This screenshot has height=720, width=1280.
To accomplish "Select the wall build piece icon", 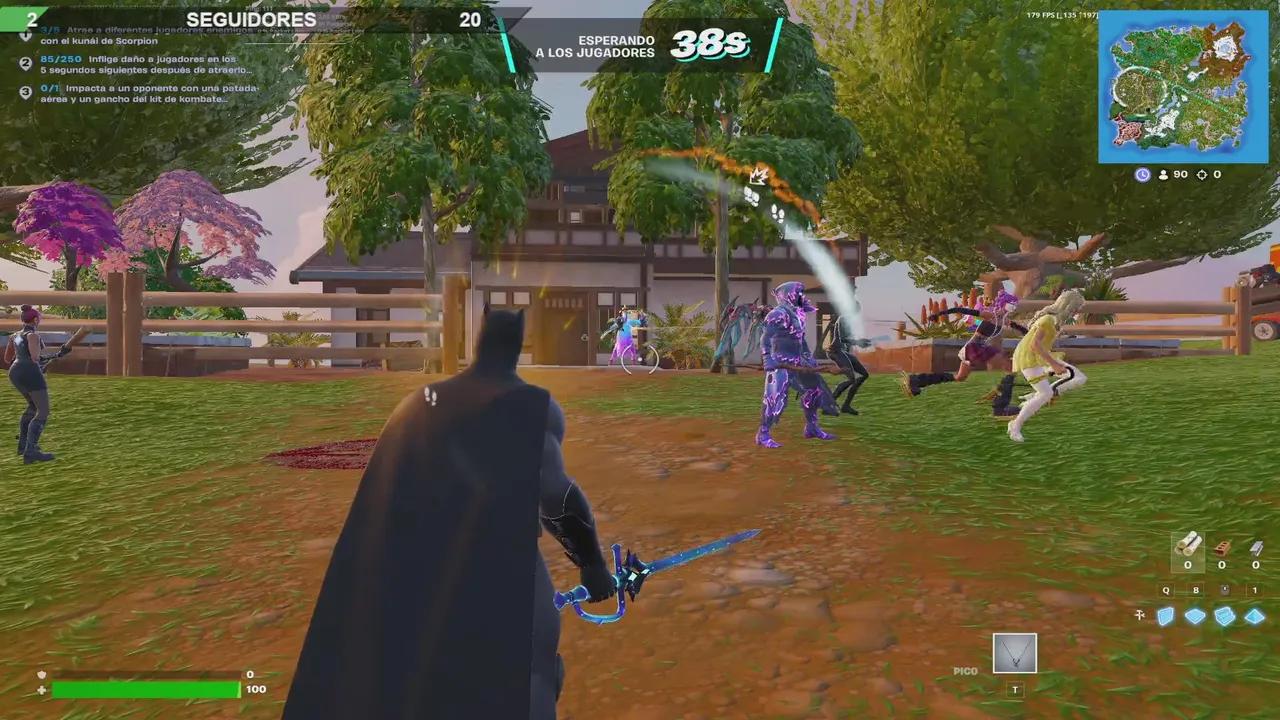I will coord(1165,618).
